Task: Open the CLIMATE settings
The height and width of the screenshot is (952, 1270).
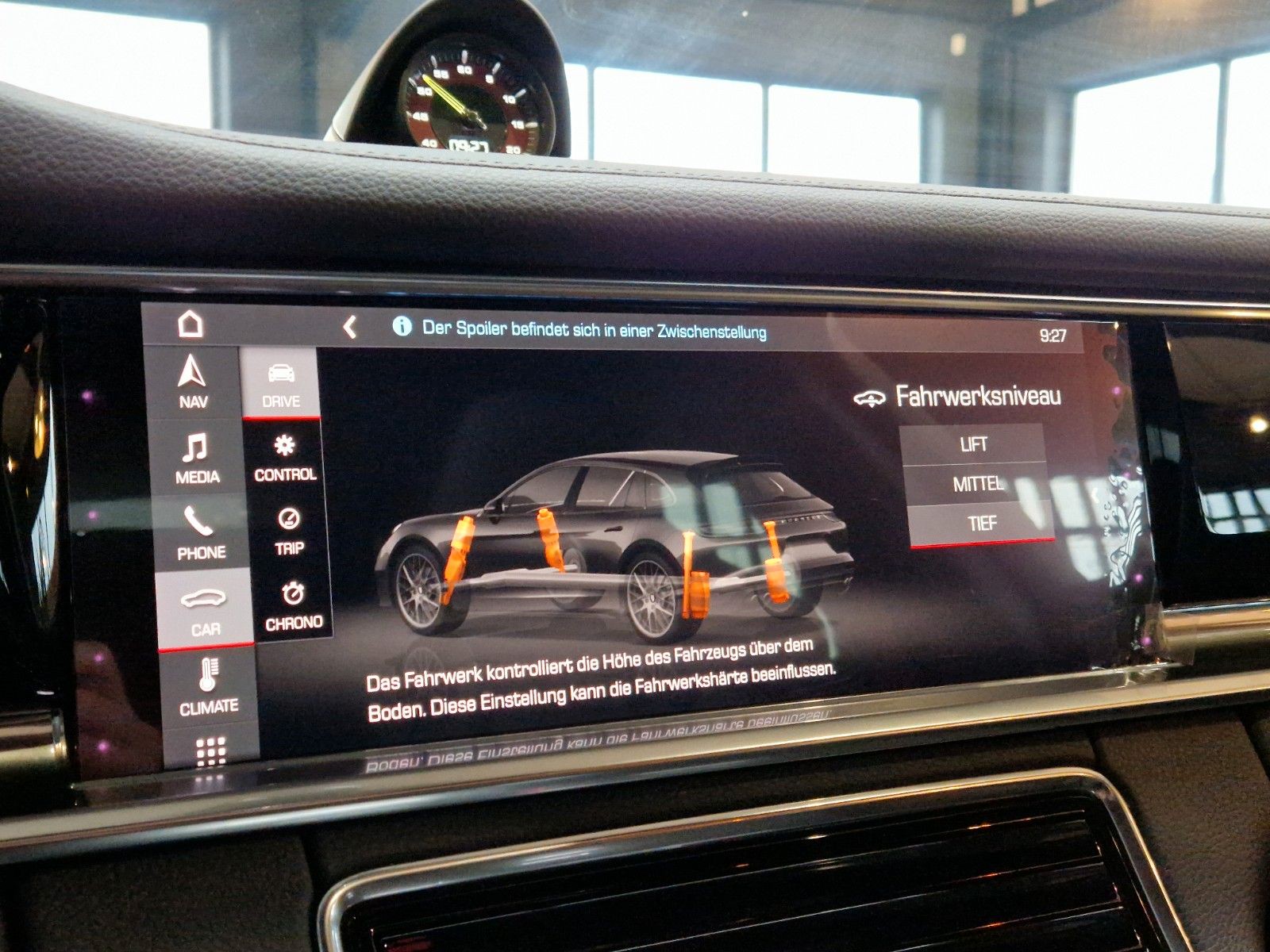Action: (x=208, y=687)
